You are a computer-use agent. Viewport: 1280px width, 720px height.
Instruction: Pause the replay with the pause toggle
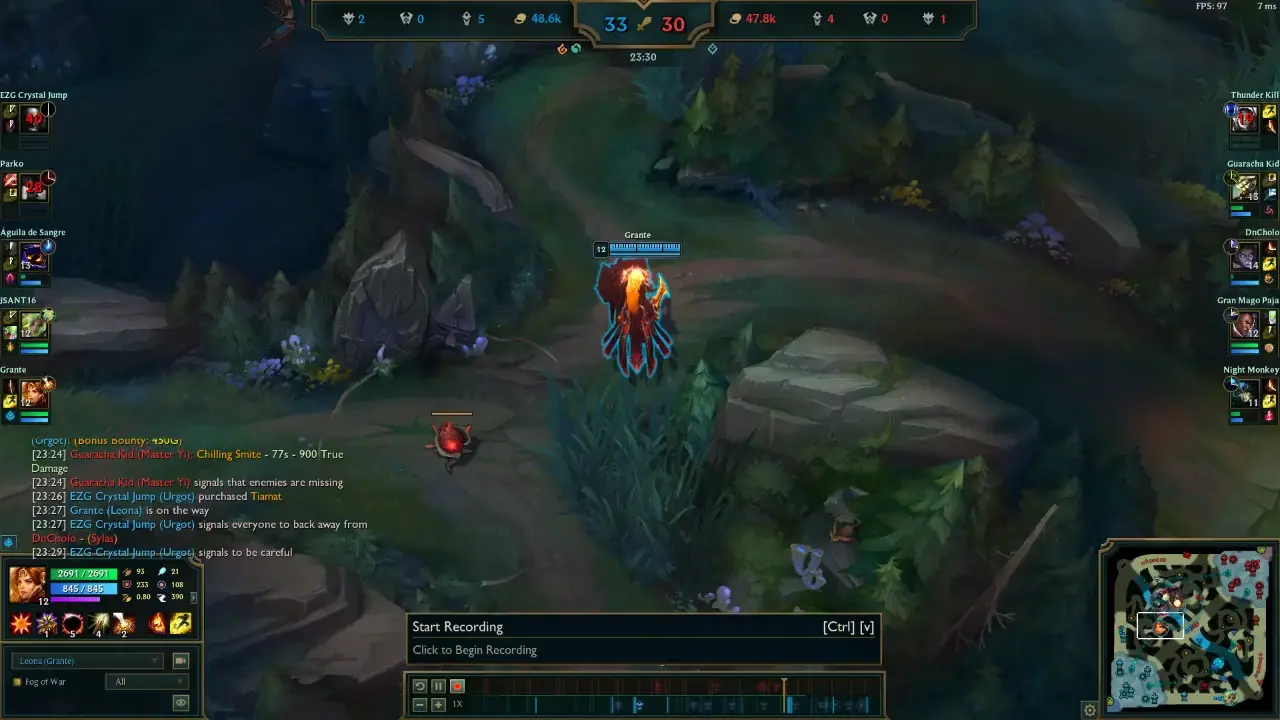(437, 686)
